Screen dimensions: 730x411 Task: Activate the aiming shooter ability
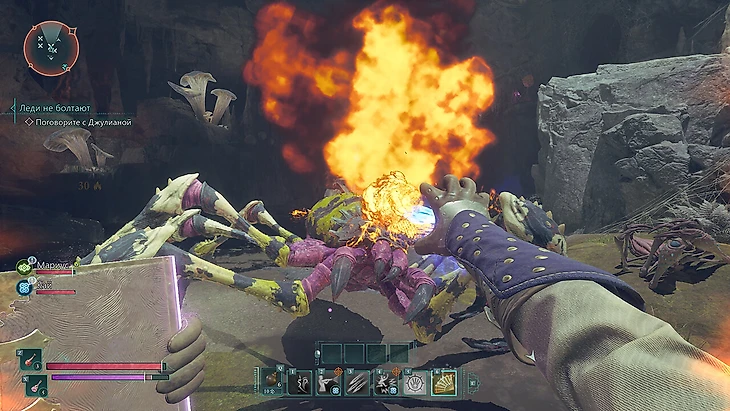(x=328, y=381)
